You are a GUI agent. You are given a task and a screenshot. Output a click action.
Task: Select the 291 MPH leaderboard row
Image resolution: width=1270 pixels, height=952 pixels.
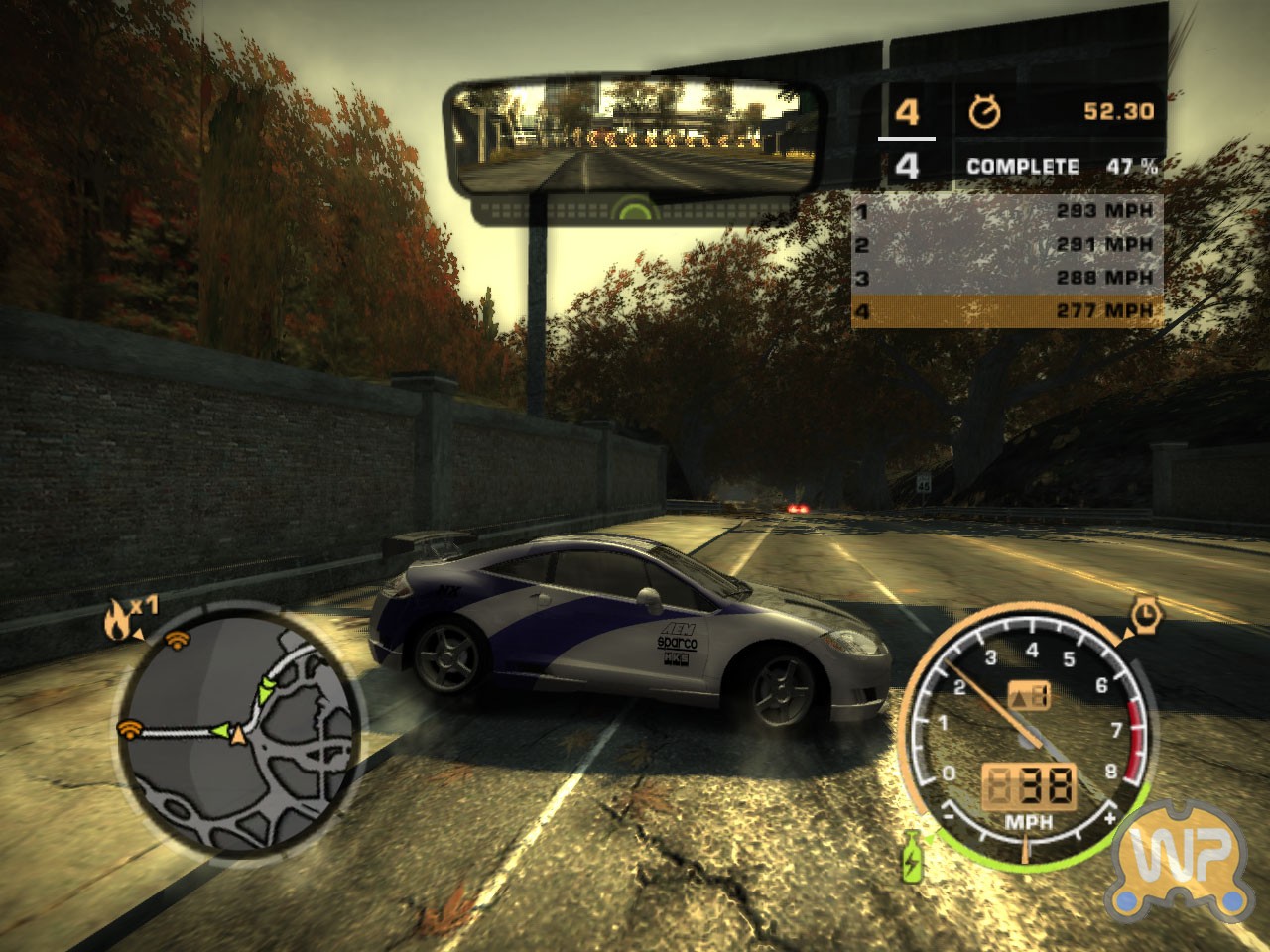point(1006,245)
